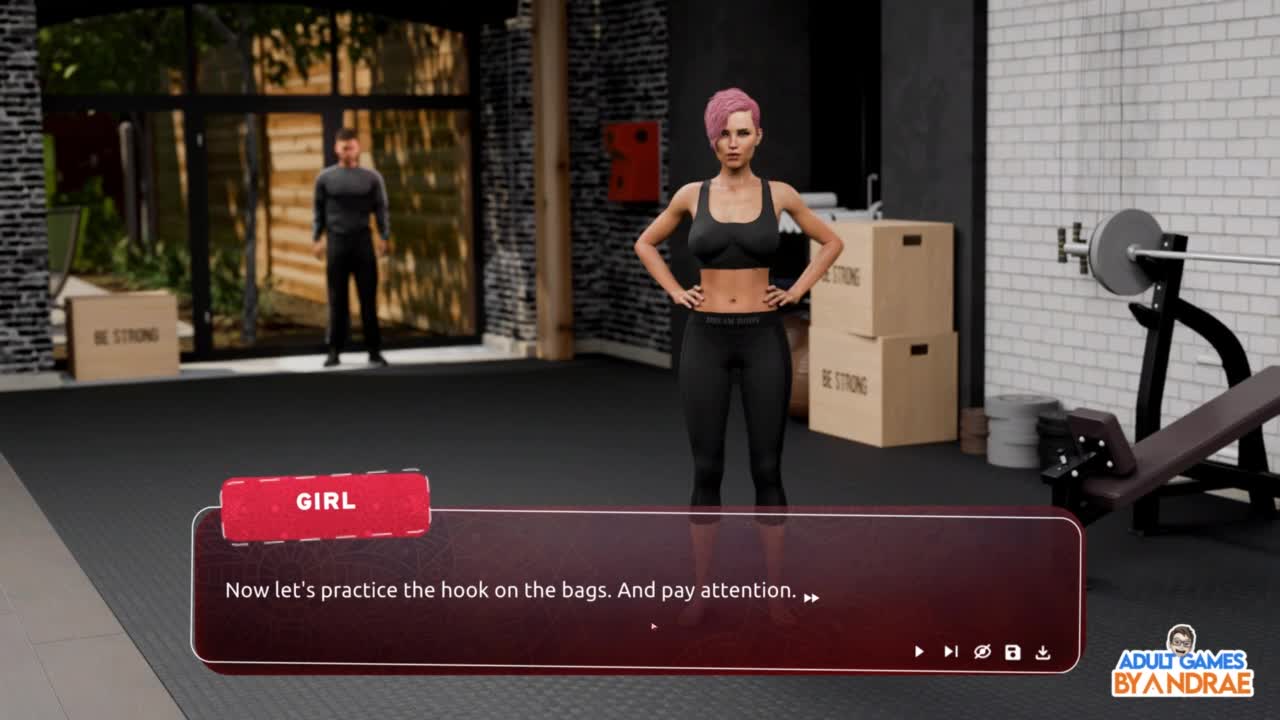Hide the dialogue box via crossed-eye icon
The image size is (1280, 720).
point(982,652)
